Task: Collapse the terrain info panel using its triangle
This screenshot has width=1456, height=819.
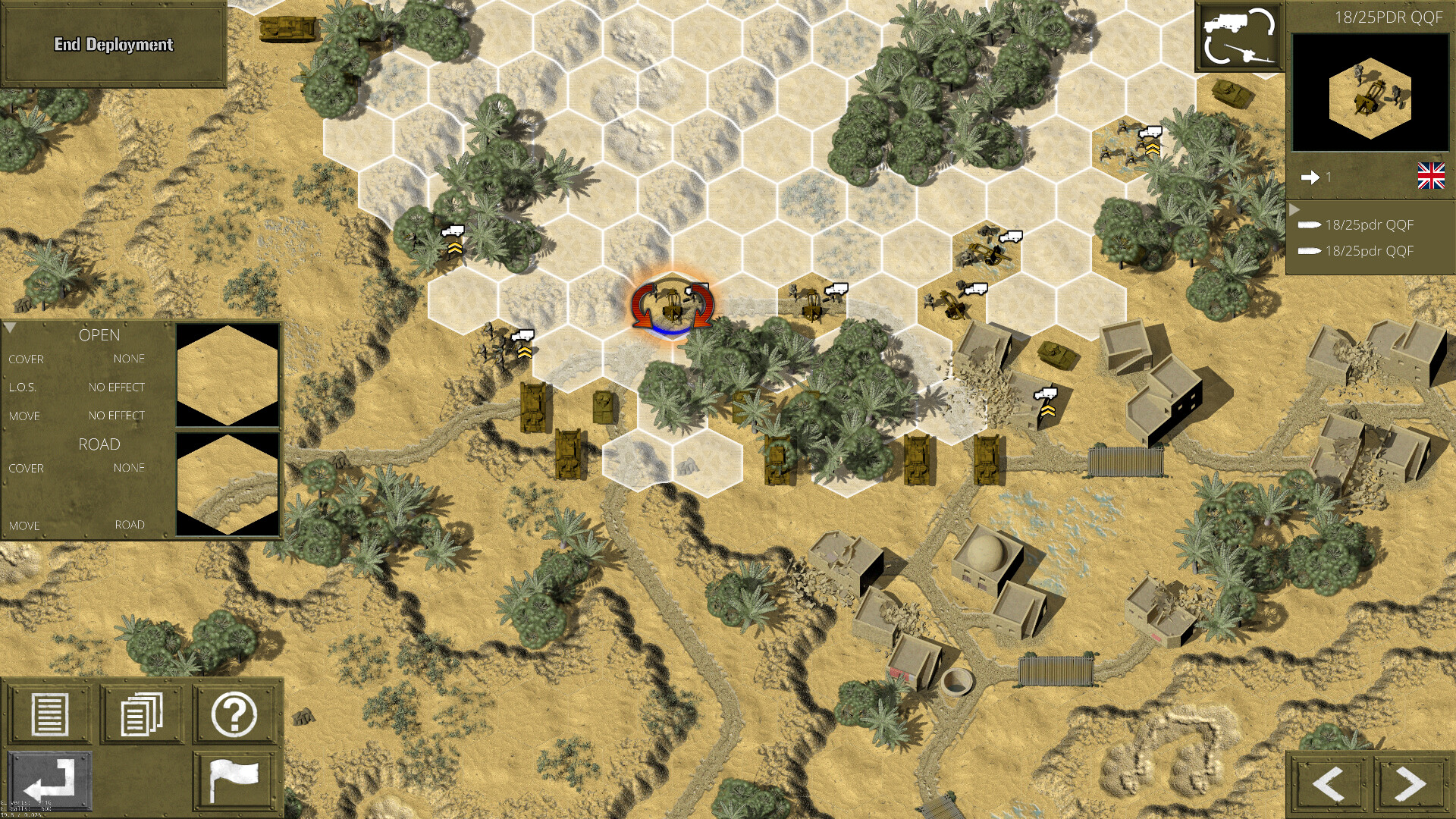Action: [x=11, y=326]
